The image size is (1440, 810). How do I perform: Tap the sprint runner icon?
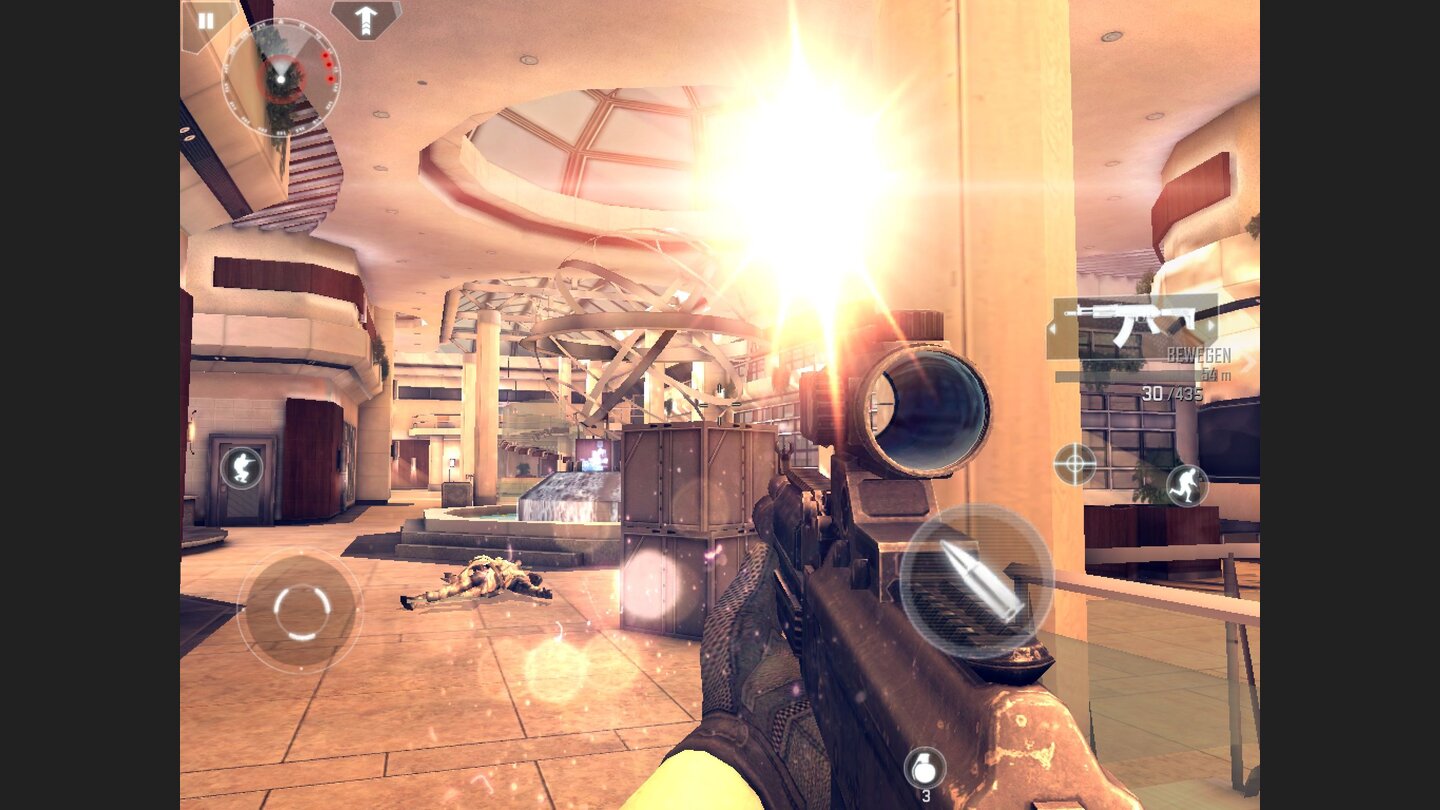click(x=1188, y=487)
